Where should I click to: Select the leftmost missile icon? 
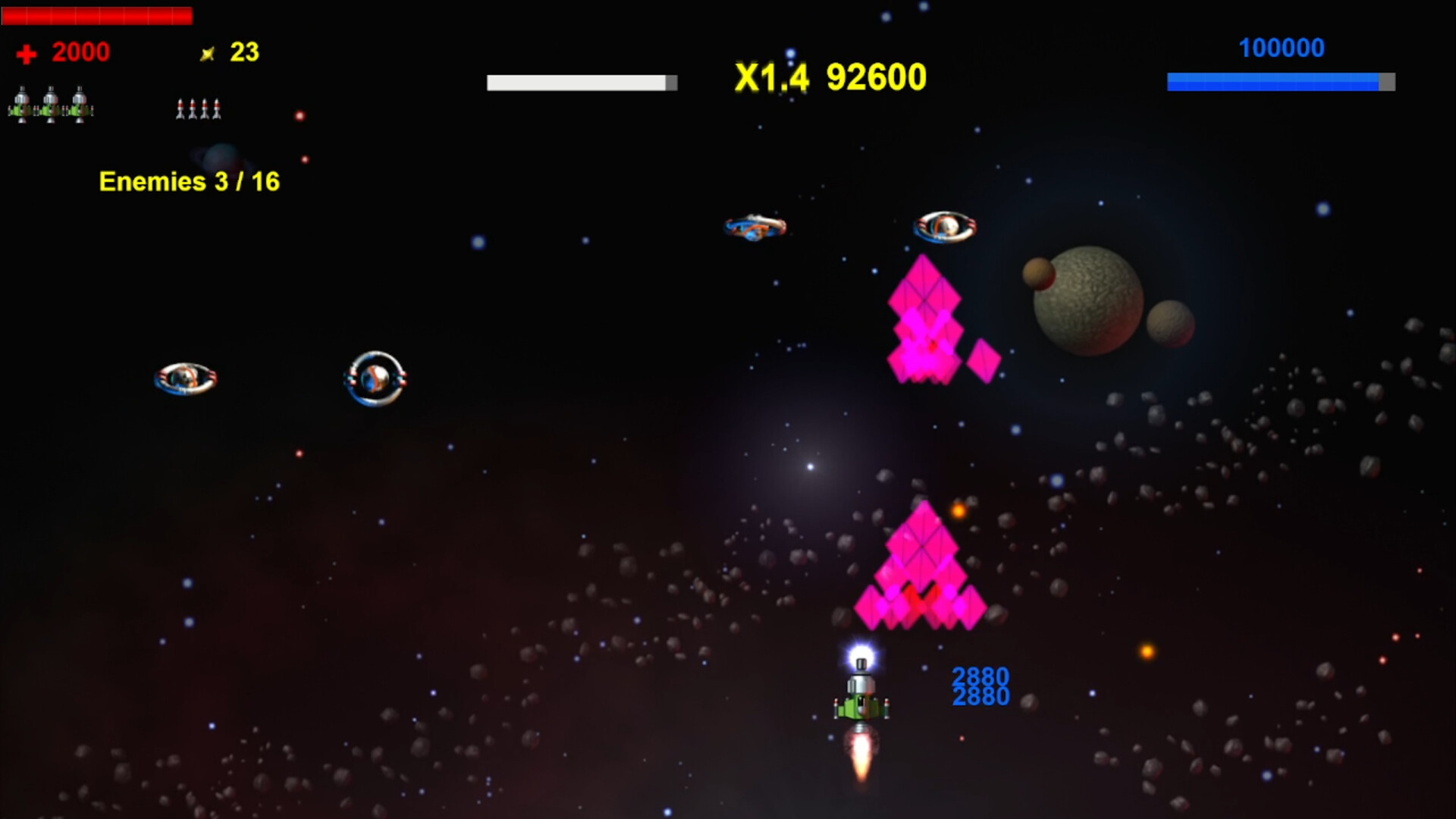[180, 108]
